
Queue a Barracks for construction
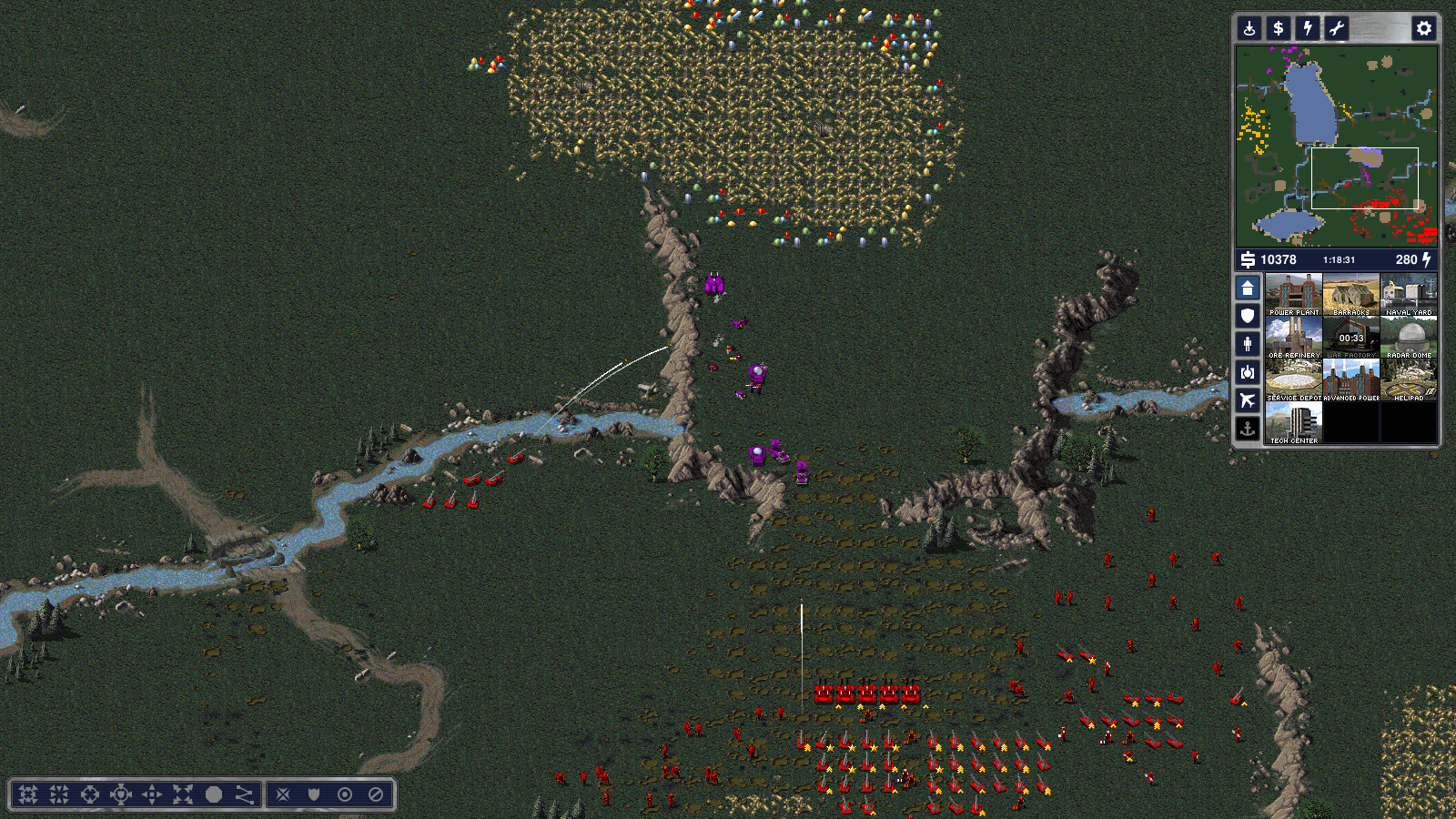[1351, 294]
